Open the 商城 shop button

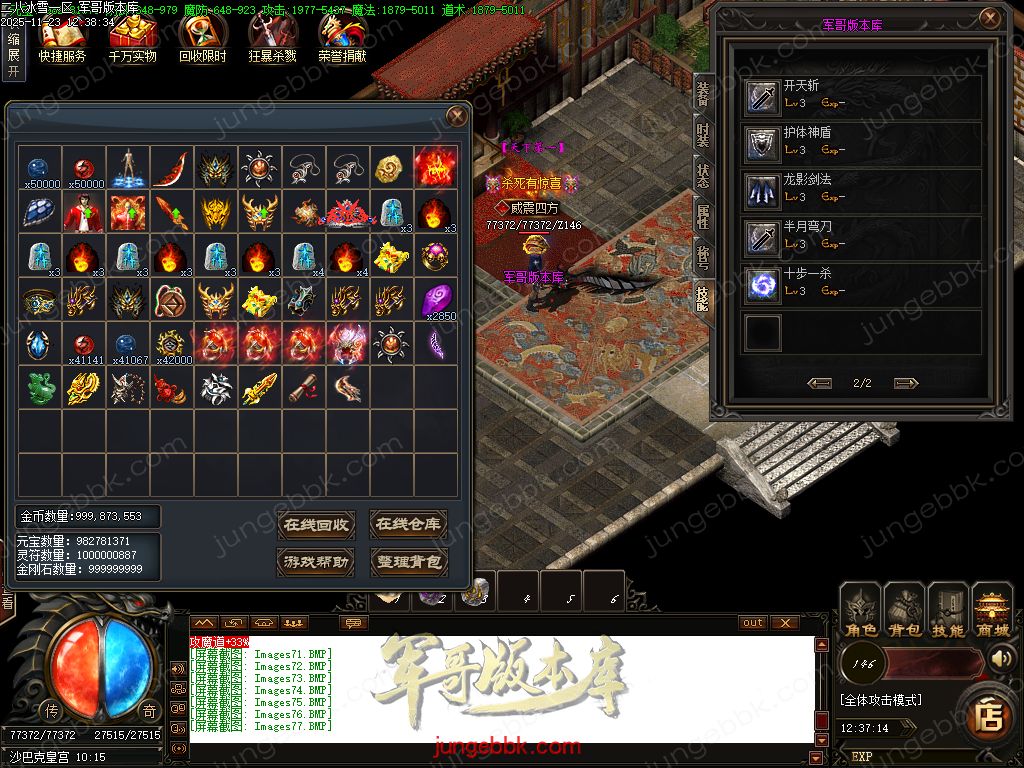coord(993,611)
